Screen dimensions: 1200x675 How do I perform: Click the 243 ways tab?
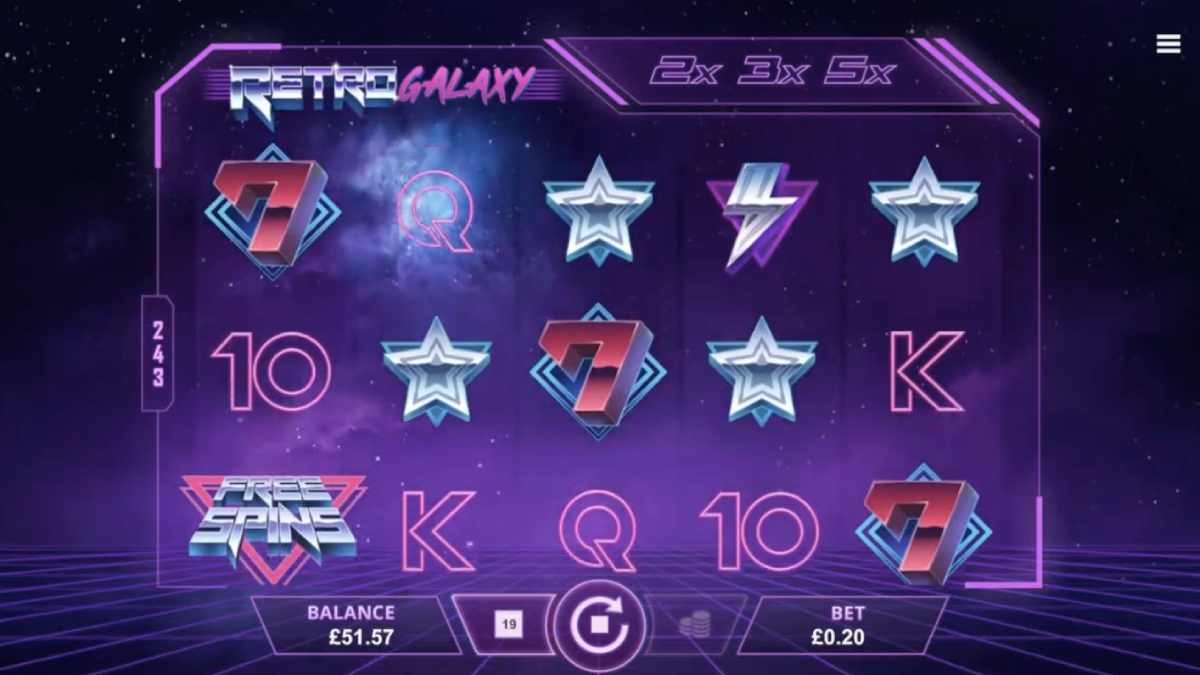point(158,353)
